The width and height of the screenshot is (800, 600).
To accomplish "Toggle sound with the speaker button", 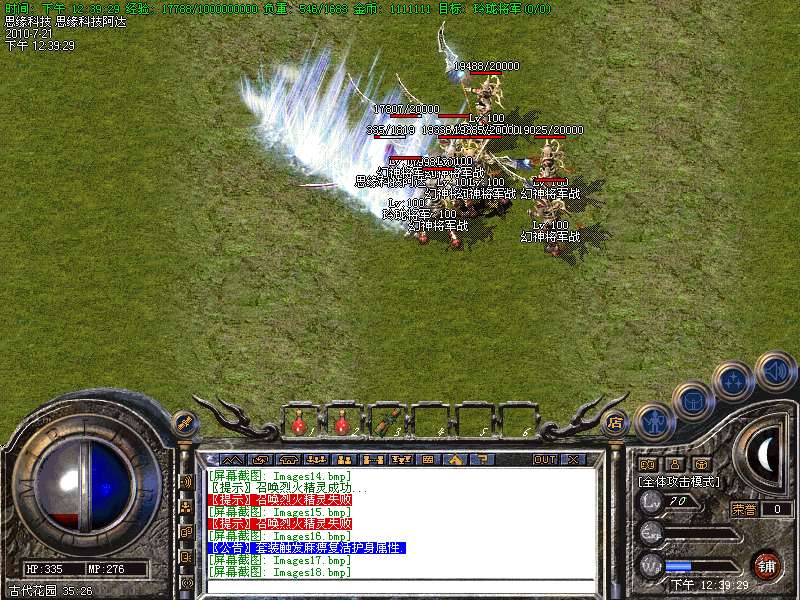I will (x=775, y=370).
